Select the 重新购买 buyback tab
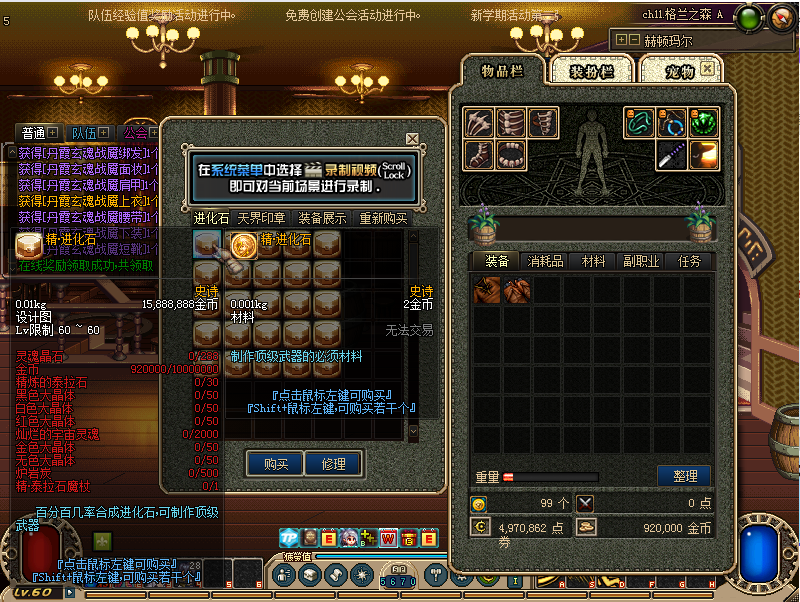The image size is (800, 602). coord(383,218)
